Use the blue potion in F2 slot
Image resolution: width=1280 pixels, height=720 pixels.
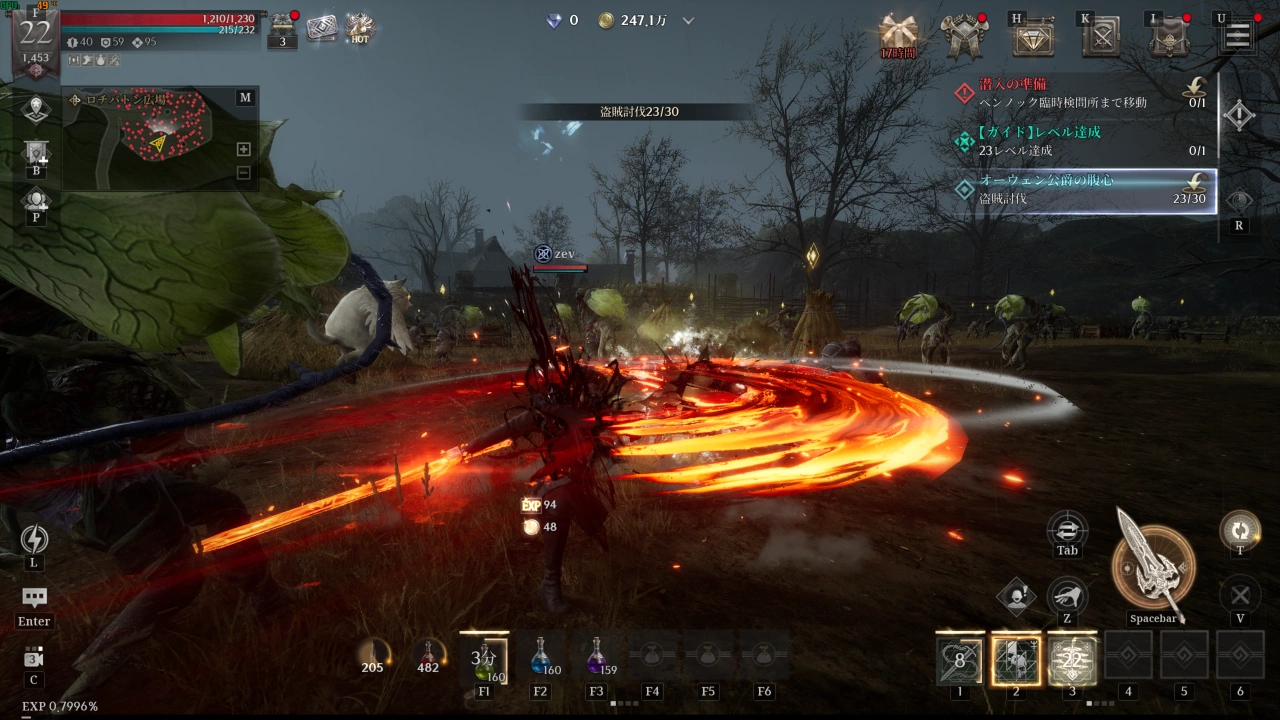tap(541, 657)
